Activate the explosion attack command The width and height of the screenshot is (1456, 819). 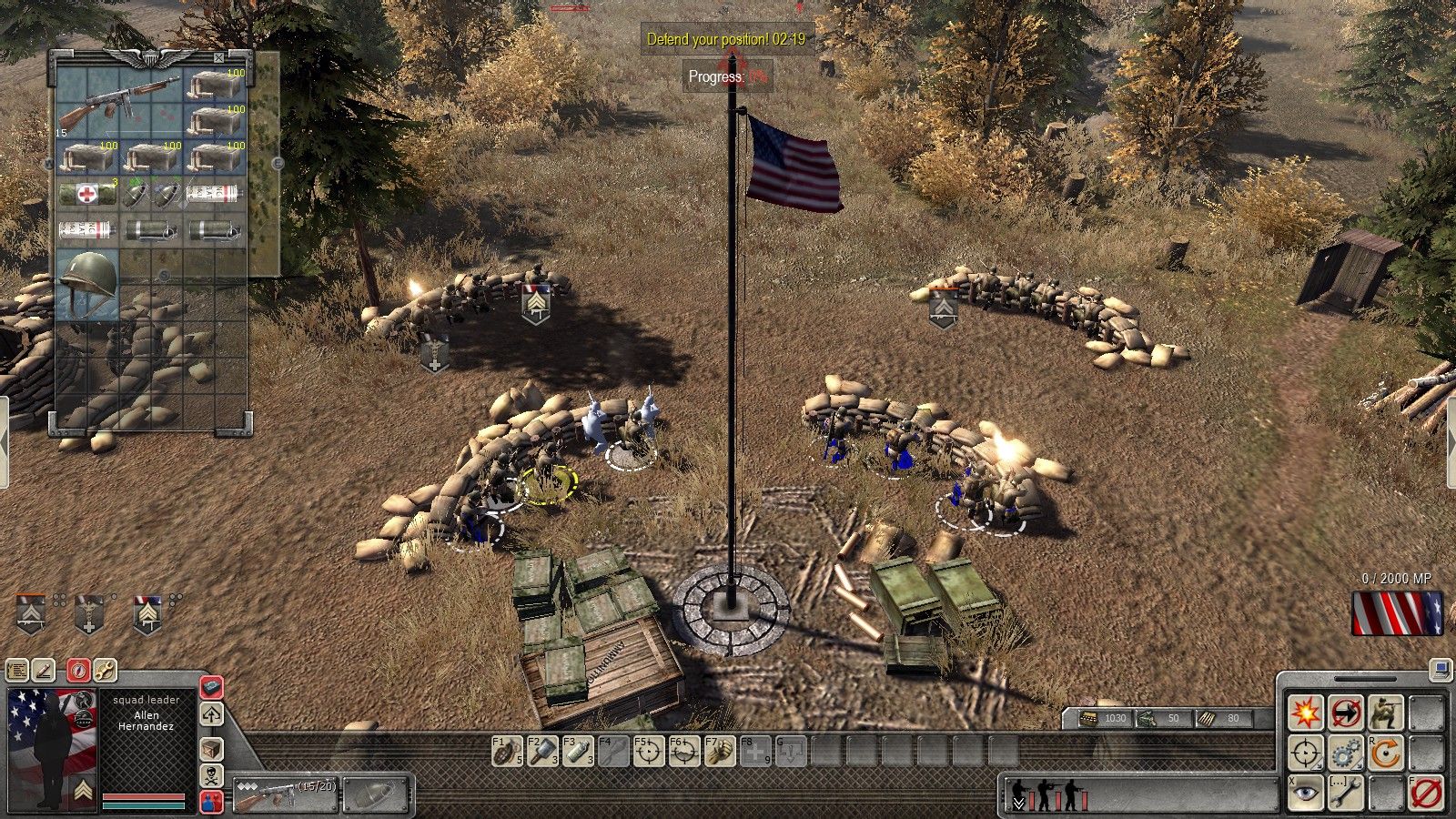pyautogui.click(x=1305, y=713)
